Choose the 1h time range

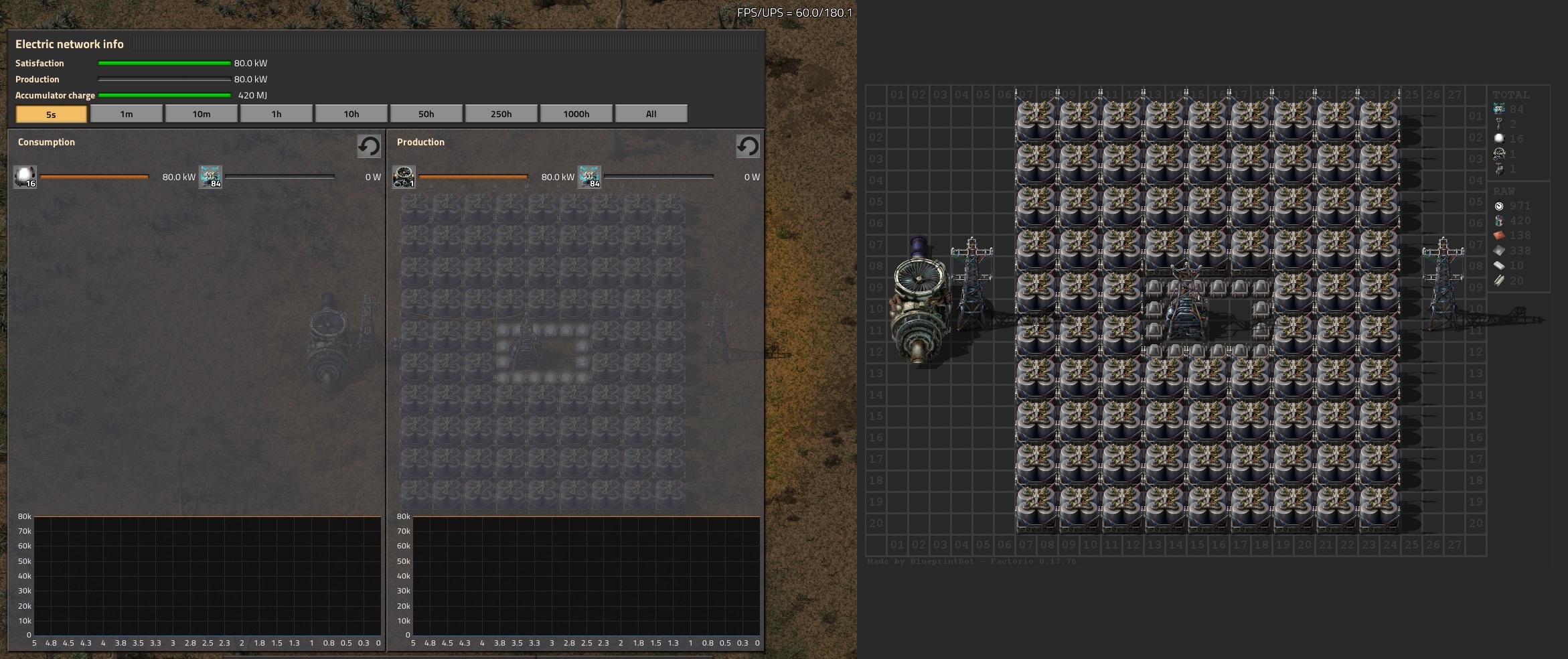pos(277,115)
